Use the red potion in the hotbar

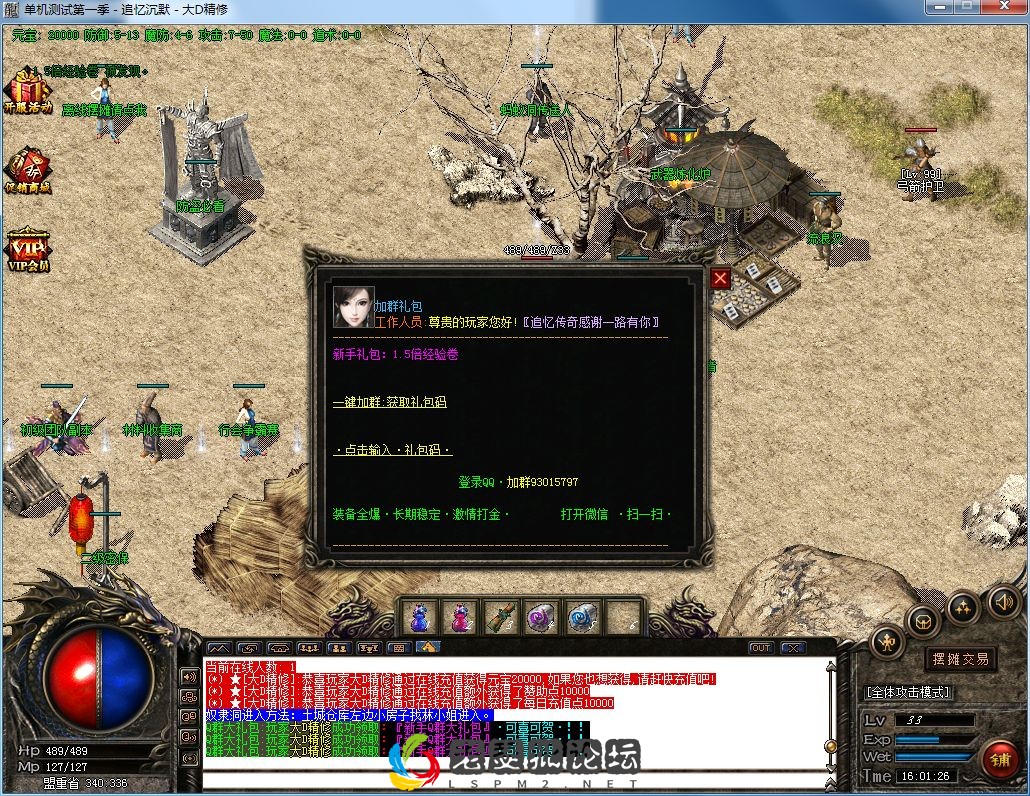(461, 618)
